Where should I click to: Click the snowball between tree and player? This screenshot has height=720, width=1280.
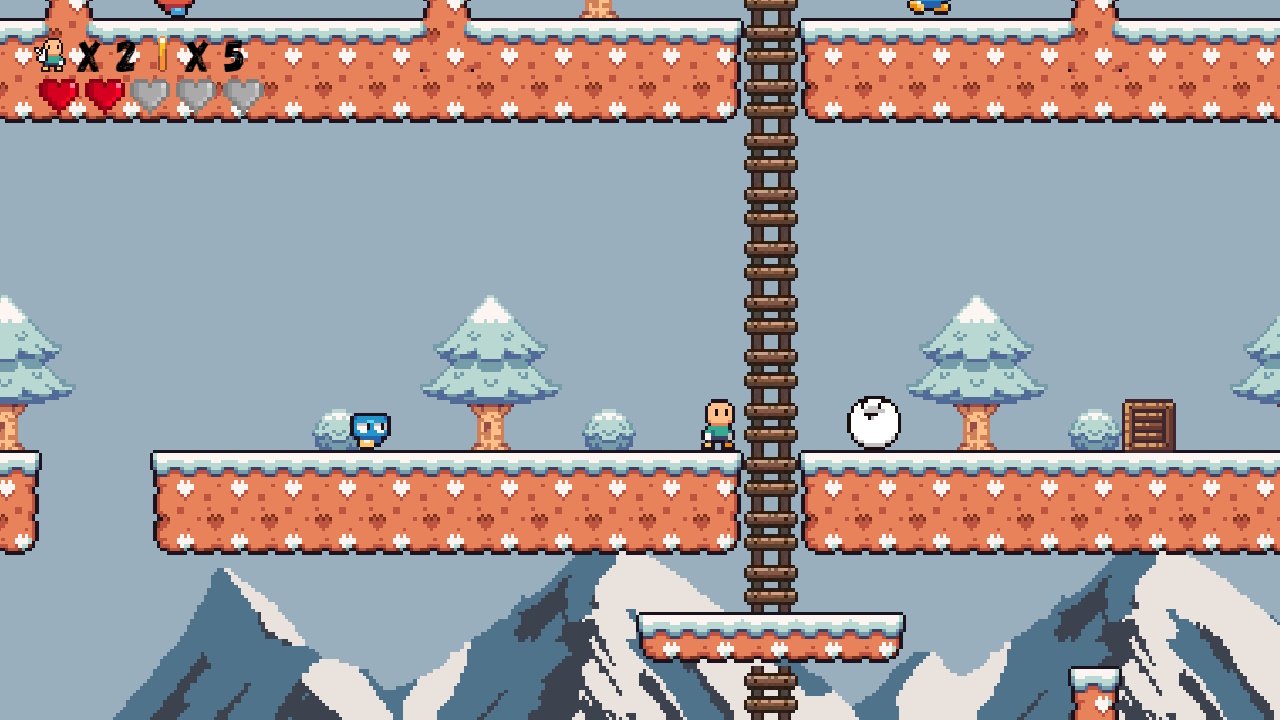click(x=607, y=430)
